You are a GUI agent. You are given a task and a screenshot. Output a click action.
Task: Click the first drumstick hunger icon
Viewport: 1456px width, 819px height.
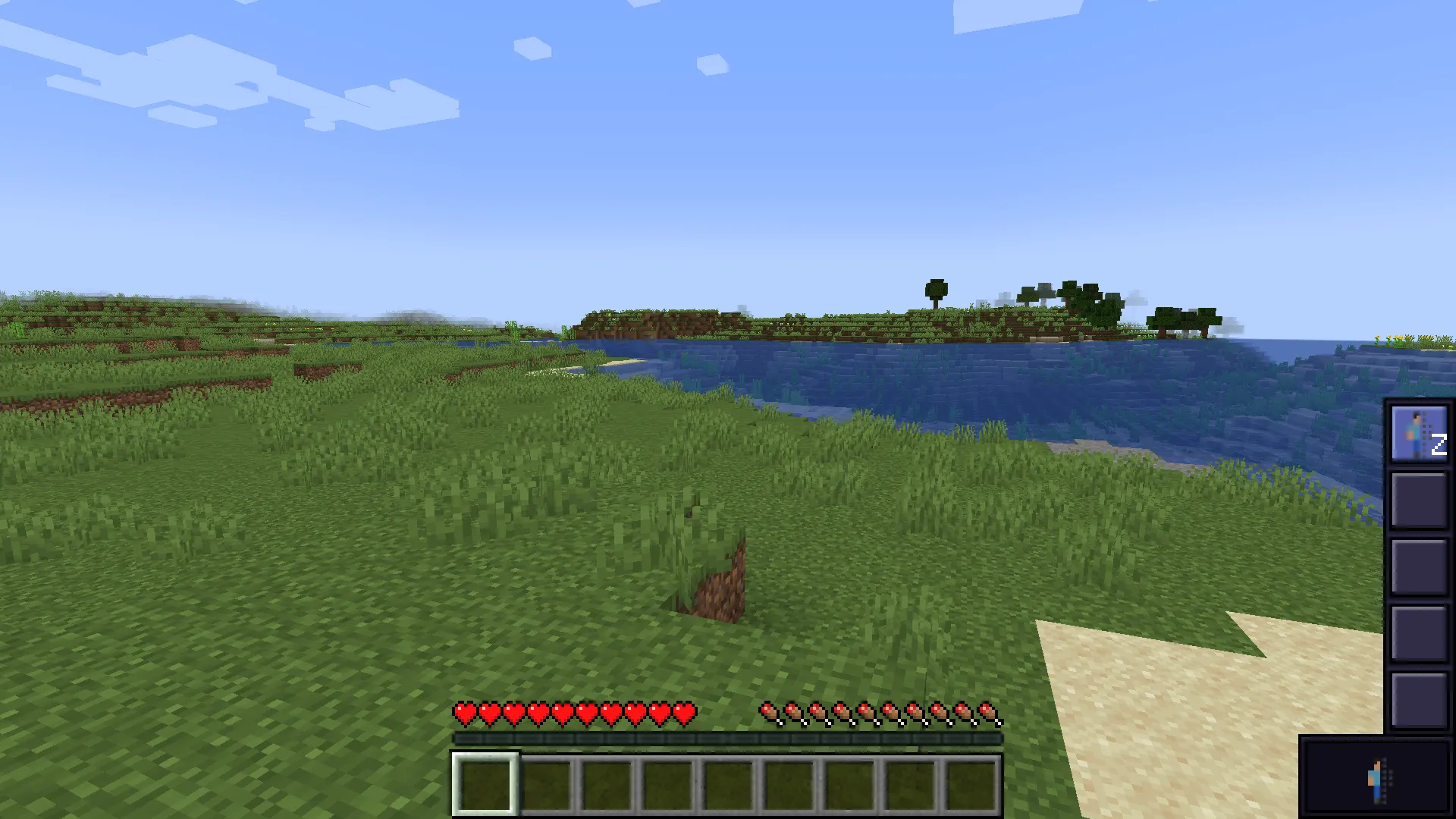point(770,713)
